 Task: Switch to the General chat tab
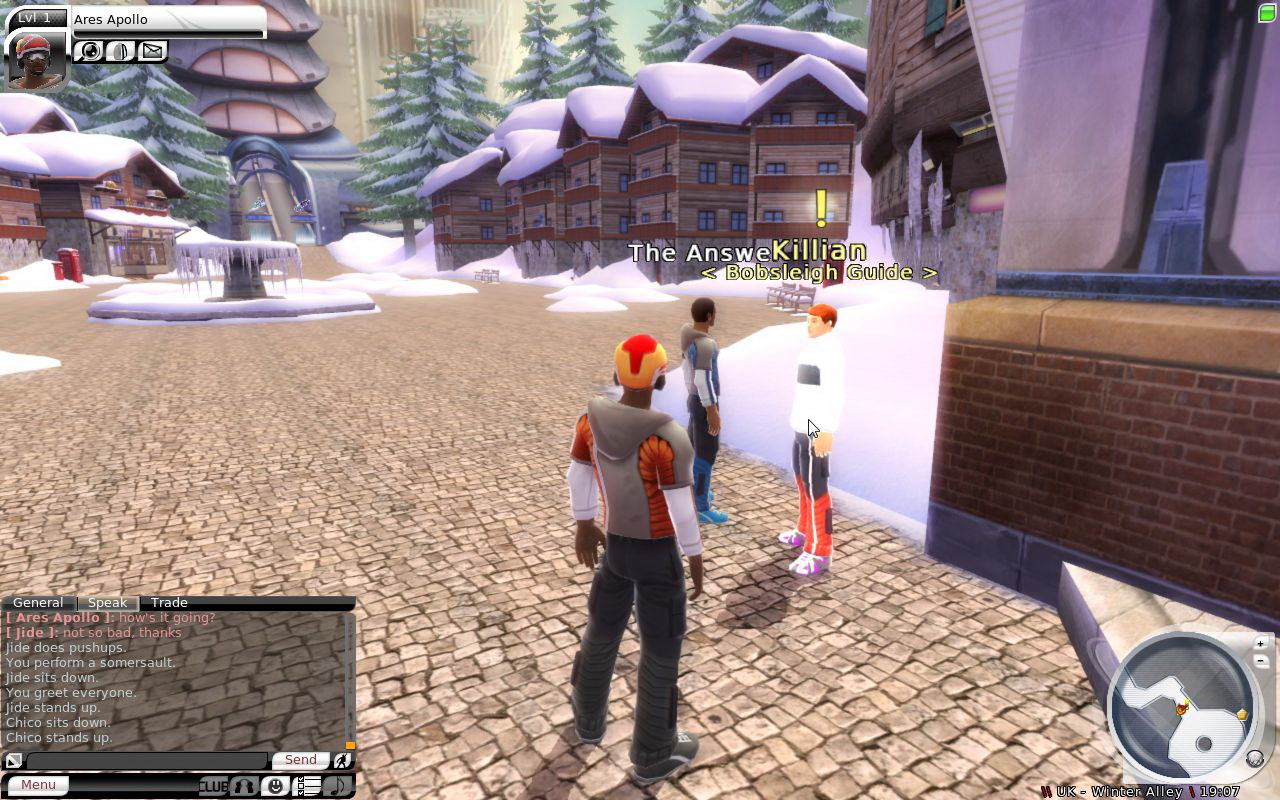click(38, 603)
